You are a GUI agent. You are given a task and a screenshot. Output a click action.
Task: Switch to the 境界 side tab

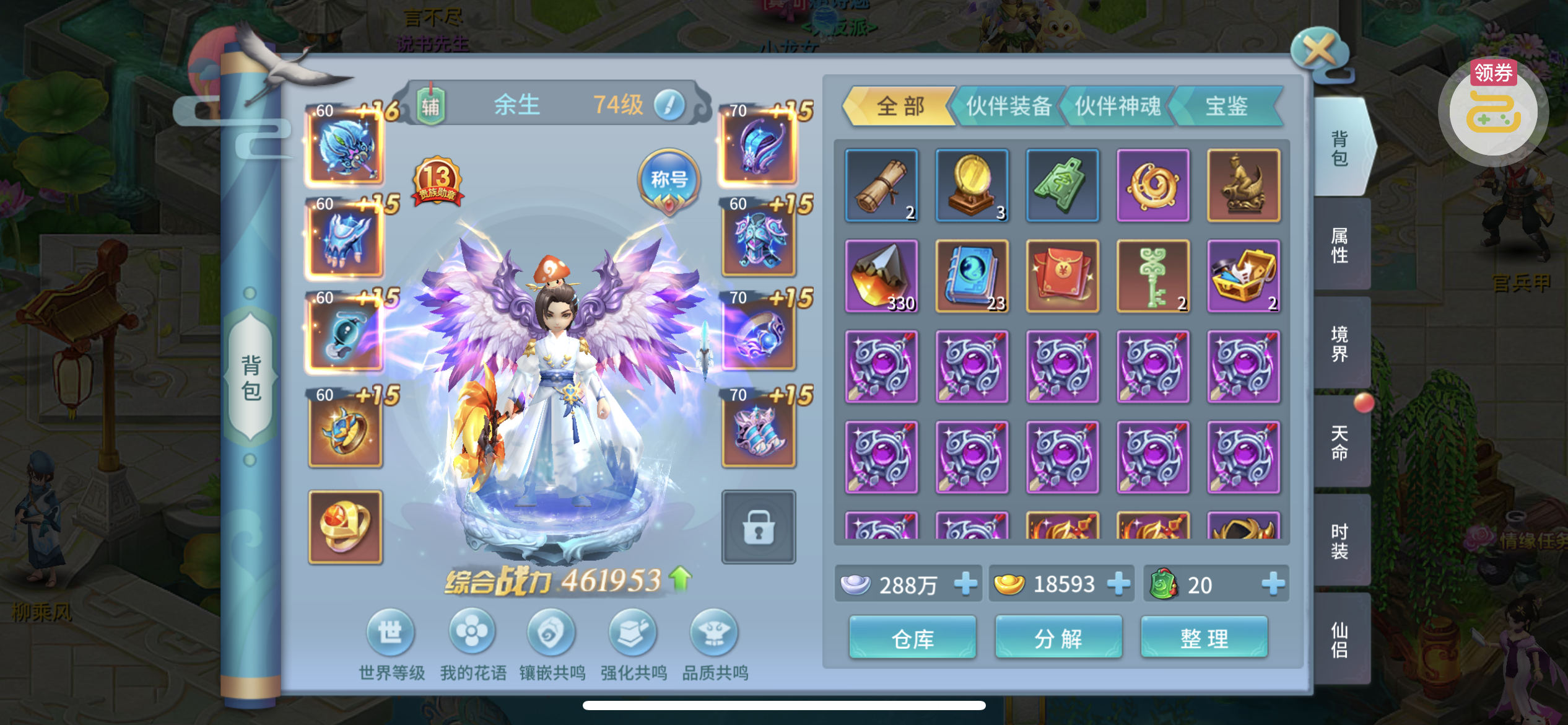click(1340, 343)
